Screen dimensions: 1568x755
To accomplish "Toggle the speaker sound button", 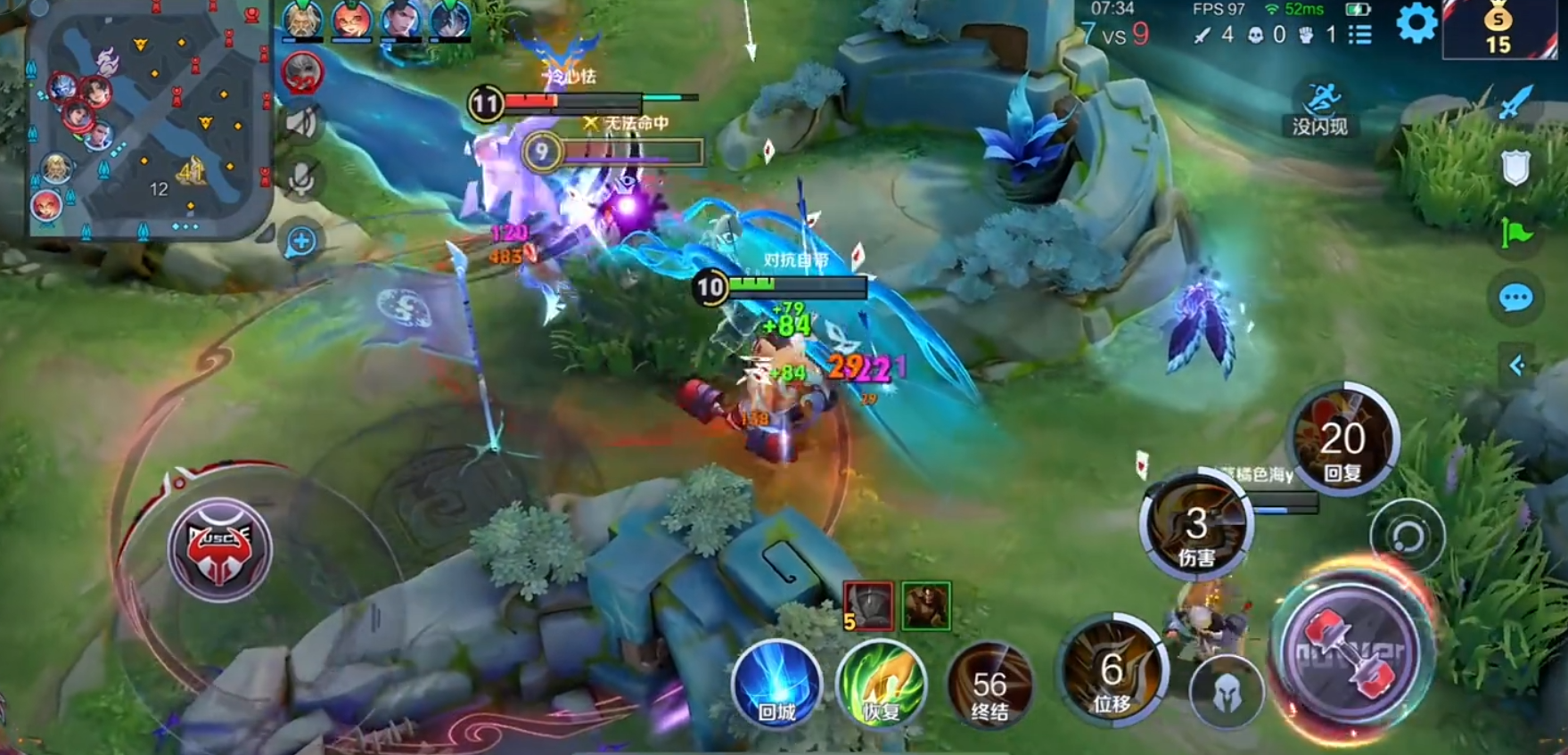I will pos(301,122).
